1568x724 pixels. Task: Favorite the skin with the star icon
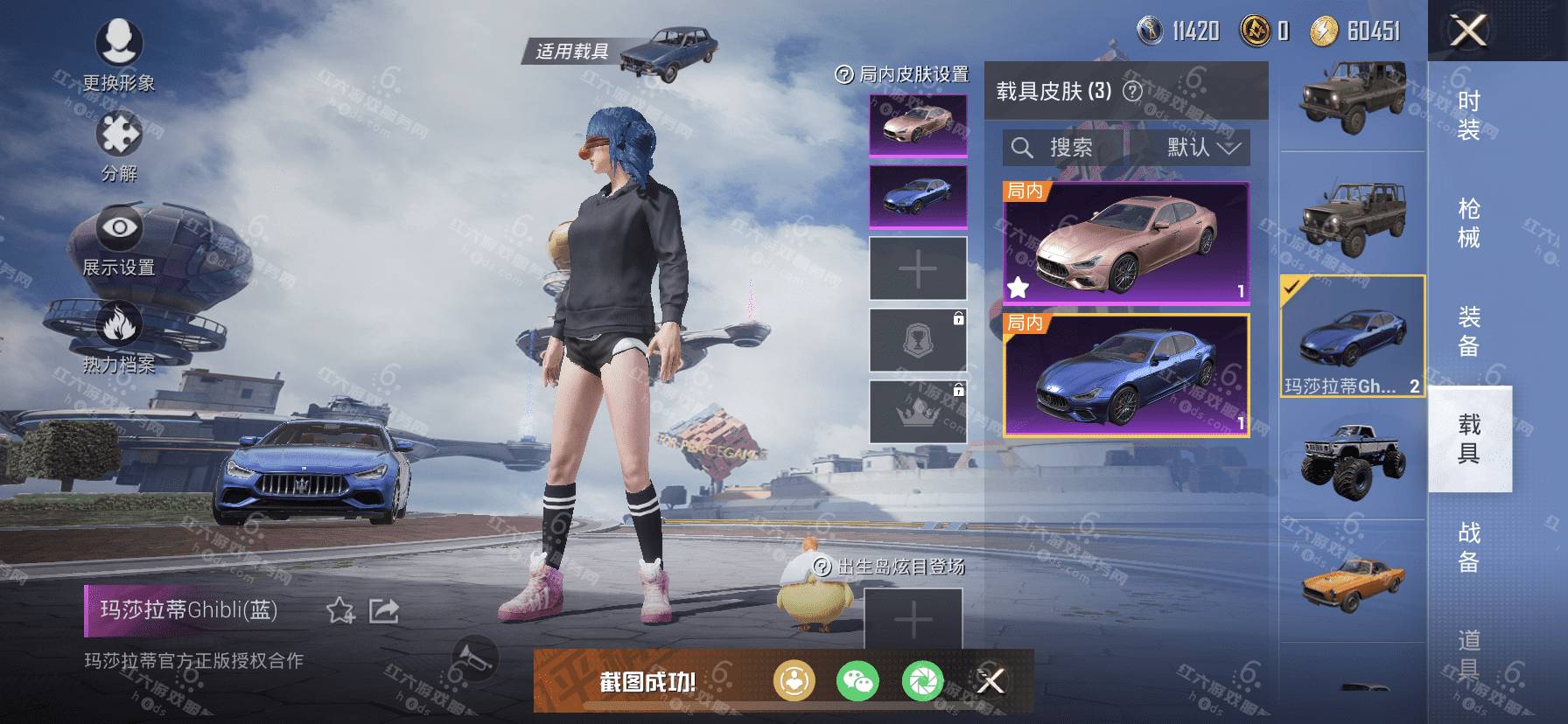[340, 610]
